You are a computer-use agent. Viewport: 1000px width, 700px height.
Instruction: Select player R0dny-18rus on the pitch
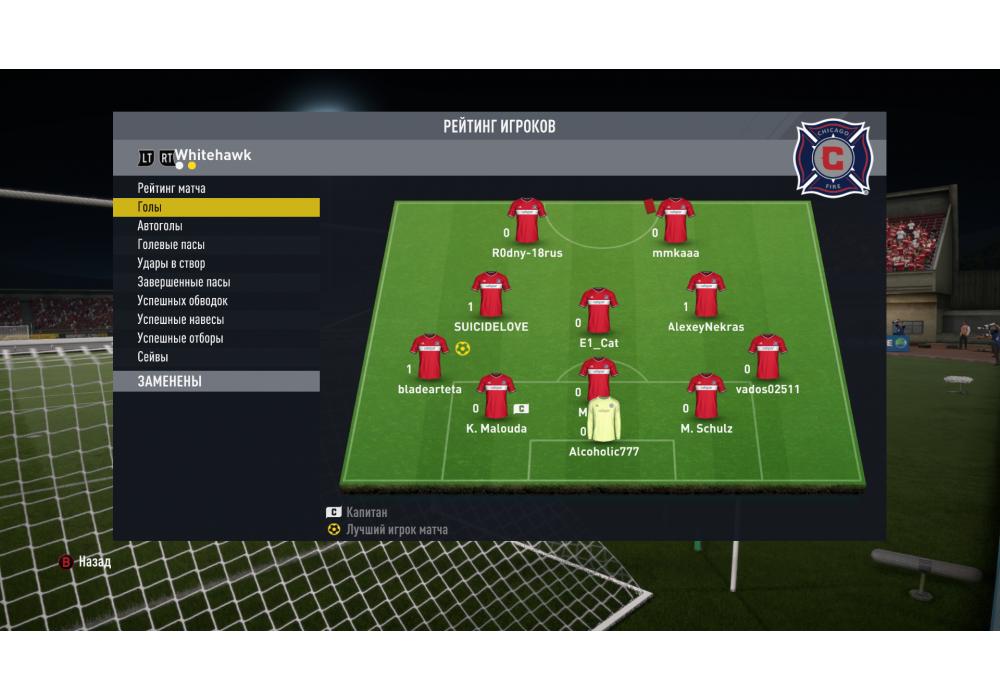click(x=526, y=221)
